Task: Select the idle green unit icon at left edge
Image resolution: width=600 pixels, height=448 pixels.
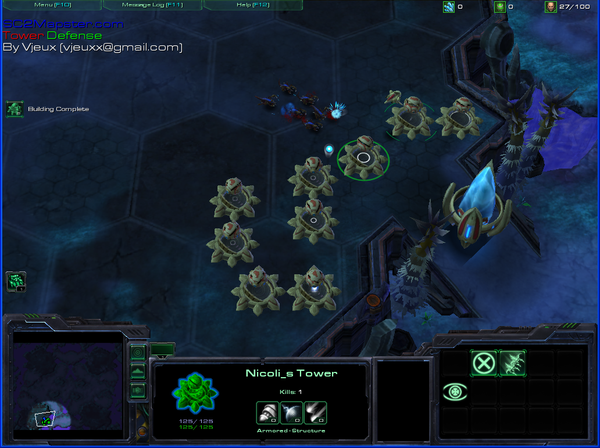Action: coord(15,282)
